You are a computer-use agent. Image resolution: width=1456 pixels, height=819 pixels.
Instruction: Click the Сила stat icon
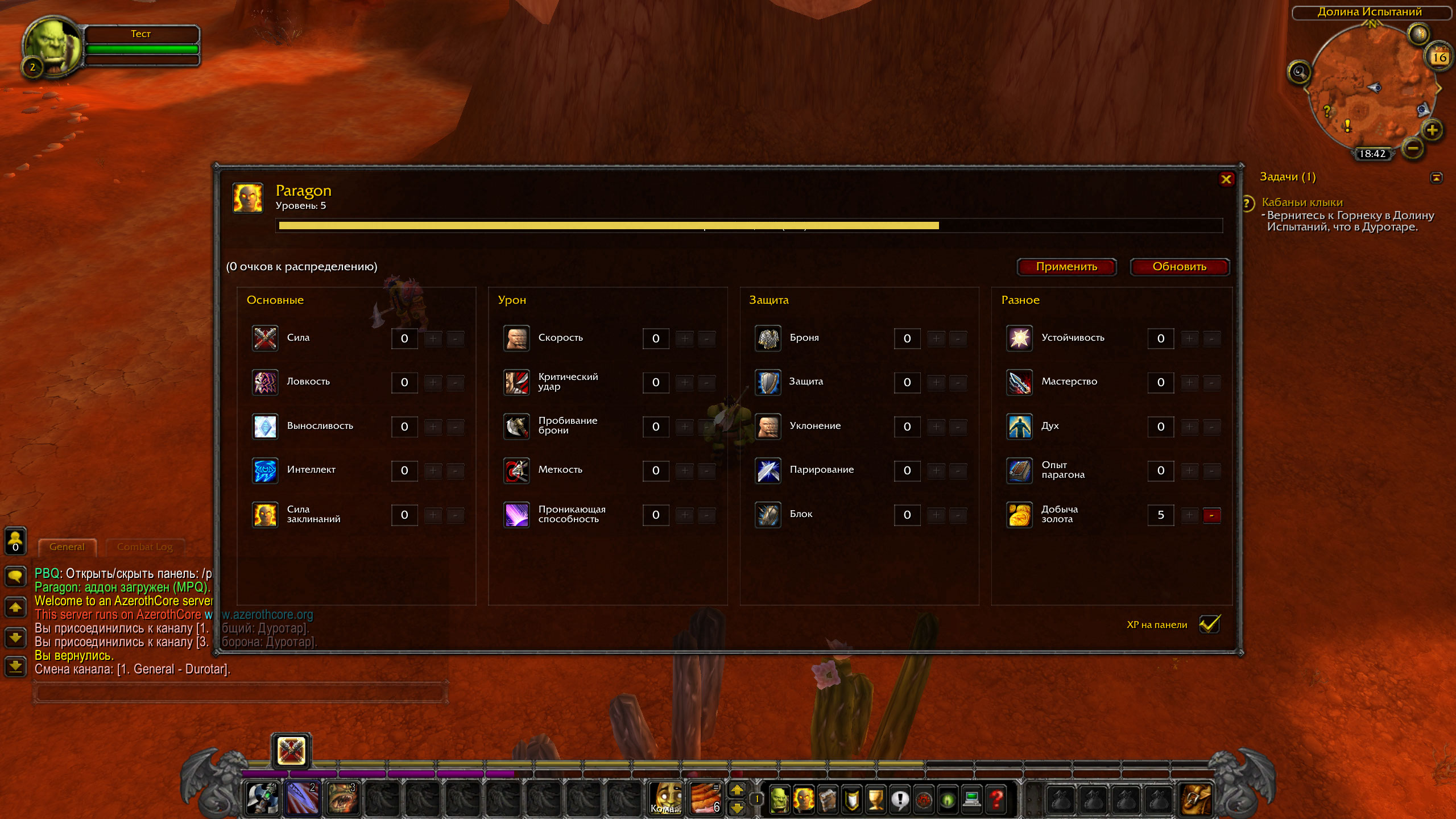[265, 338]
